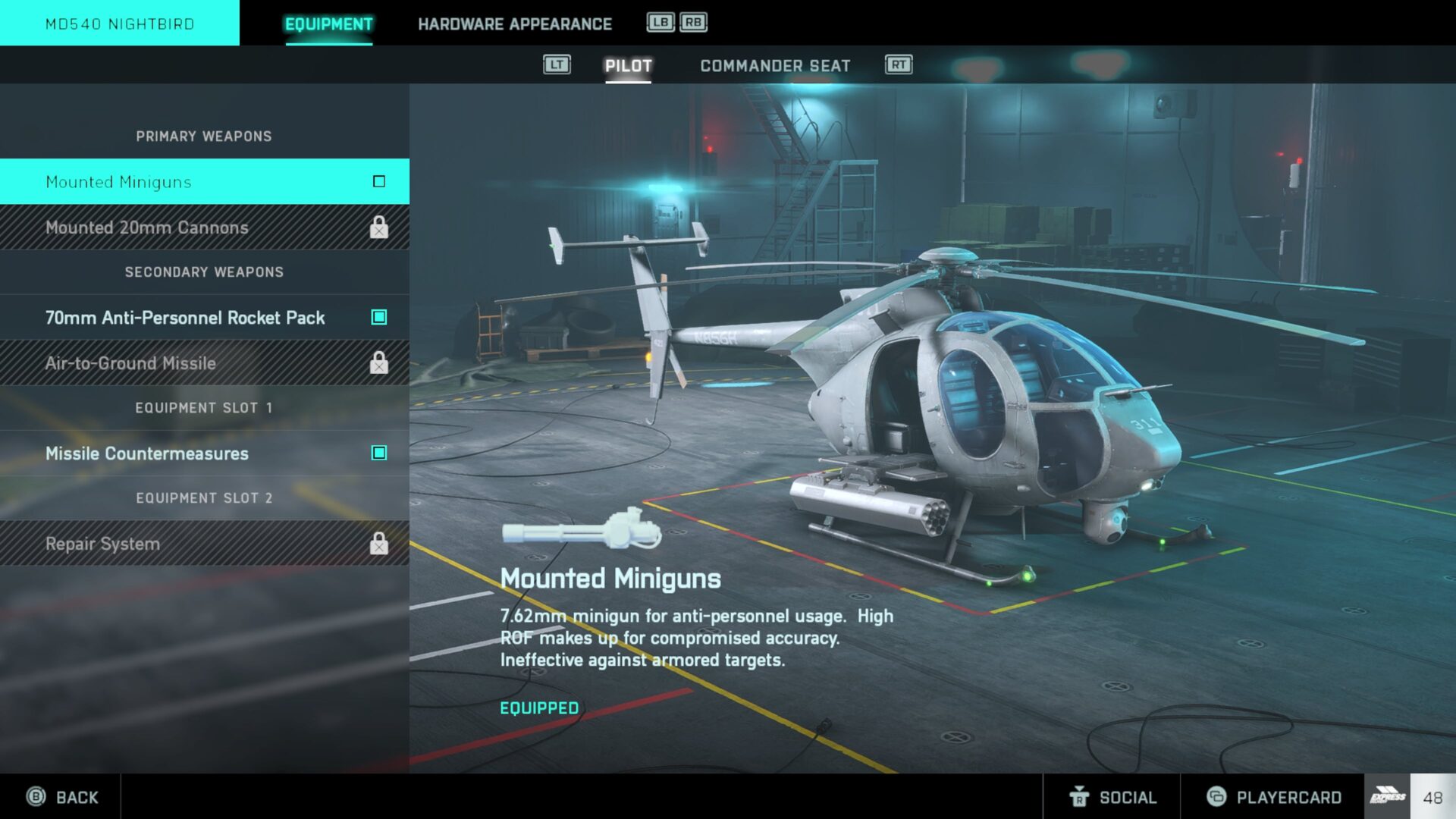This screenshot has width=1456, height=819.
Task: Select Mounted Miniguns primary weapon
Action: point(204,182)
